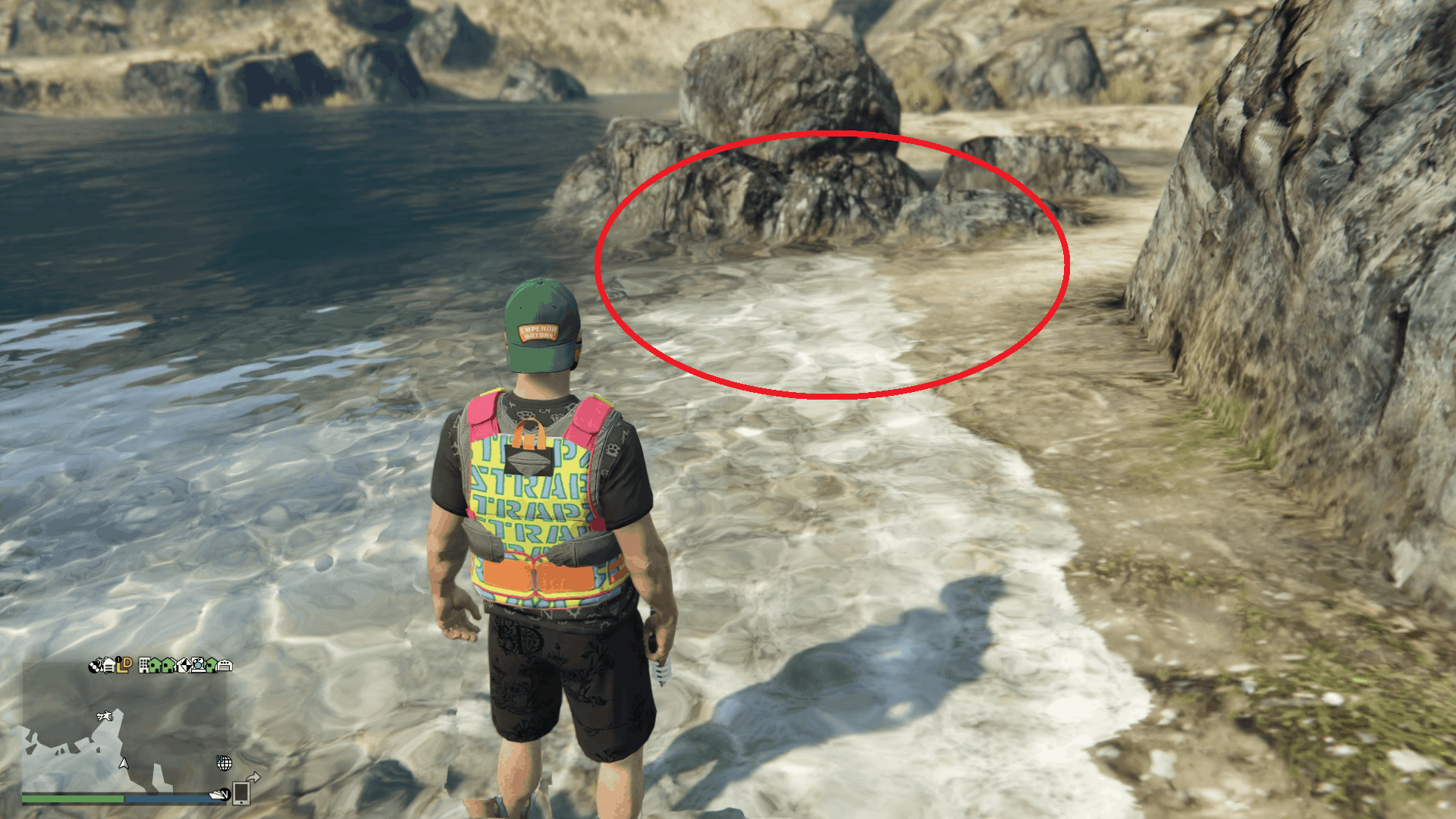Click the share arrow above the phone icon
Image resolution: width=1456 pixels, height=819 pixels.
(255, 779)
